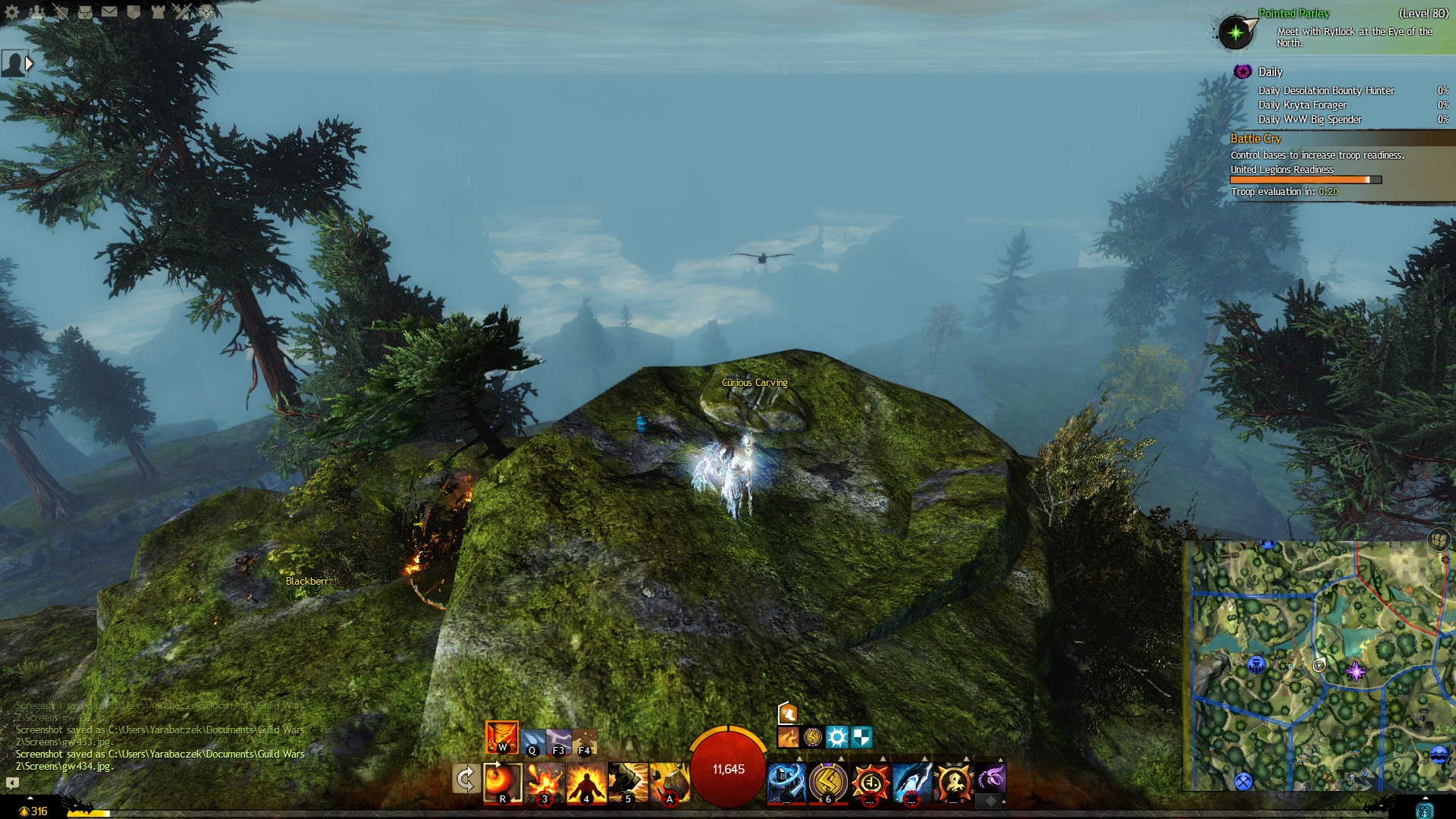Click the purple star marker on minimap
The image size is (1456, 819).
click(1354, 671)
